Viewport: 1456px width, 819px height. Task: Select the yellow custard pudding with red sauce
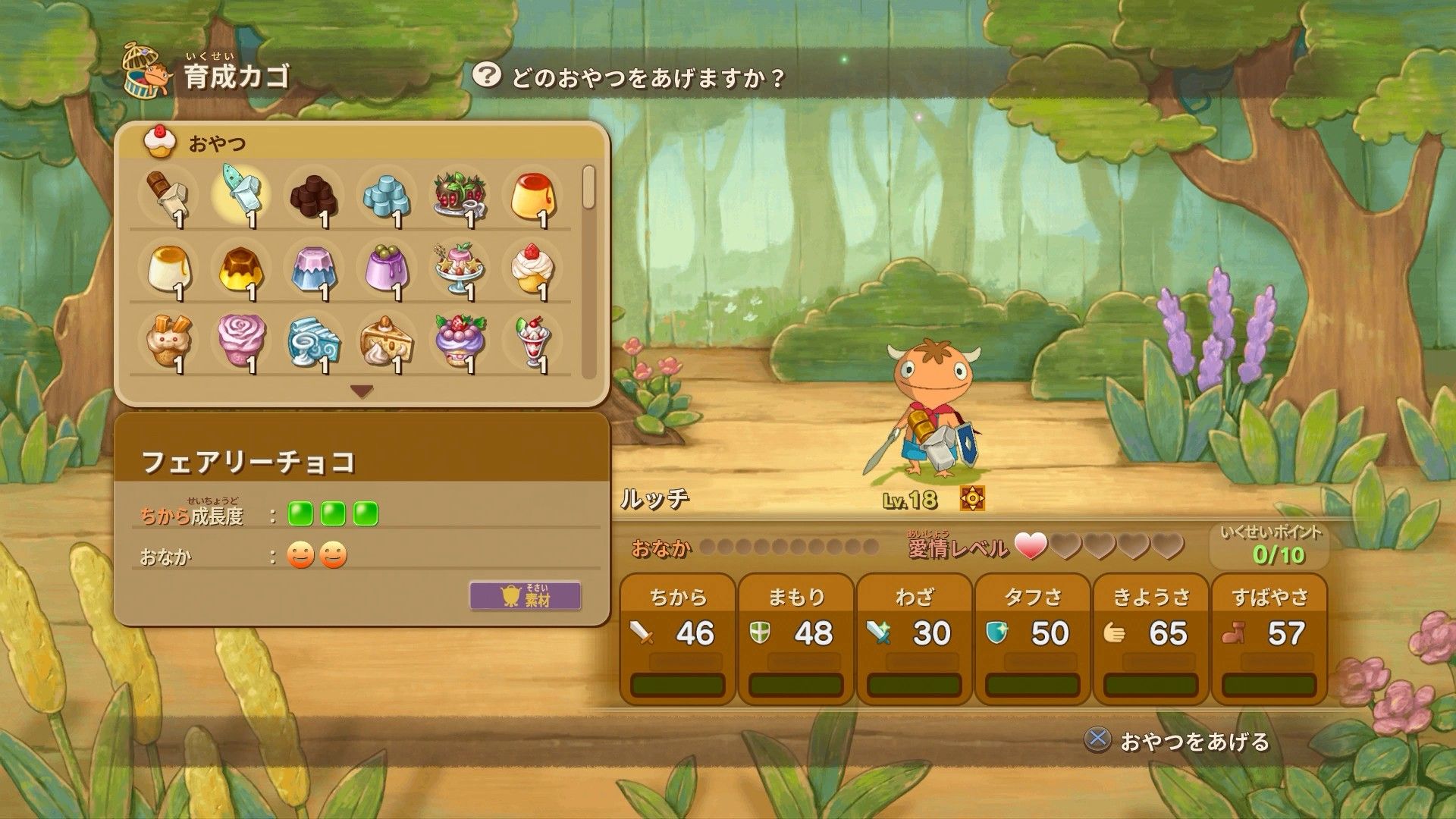tap(532, 195)
